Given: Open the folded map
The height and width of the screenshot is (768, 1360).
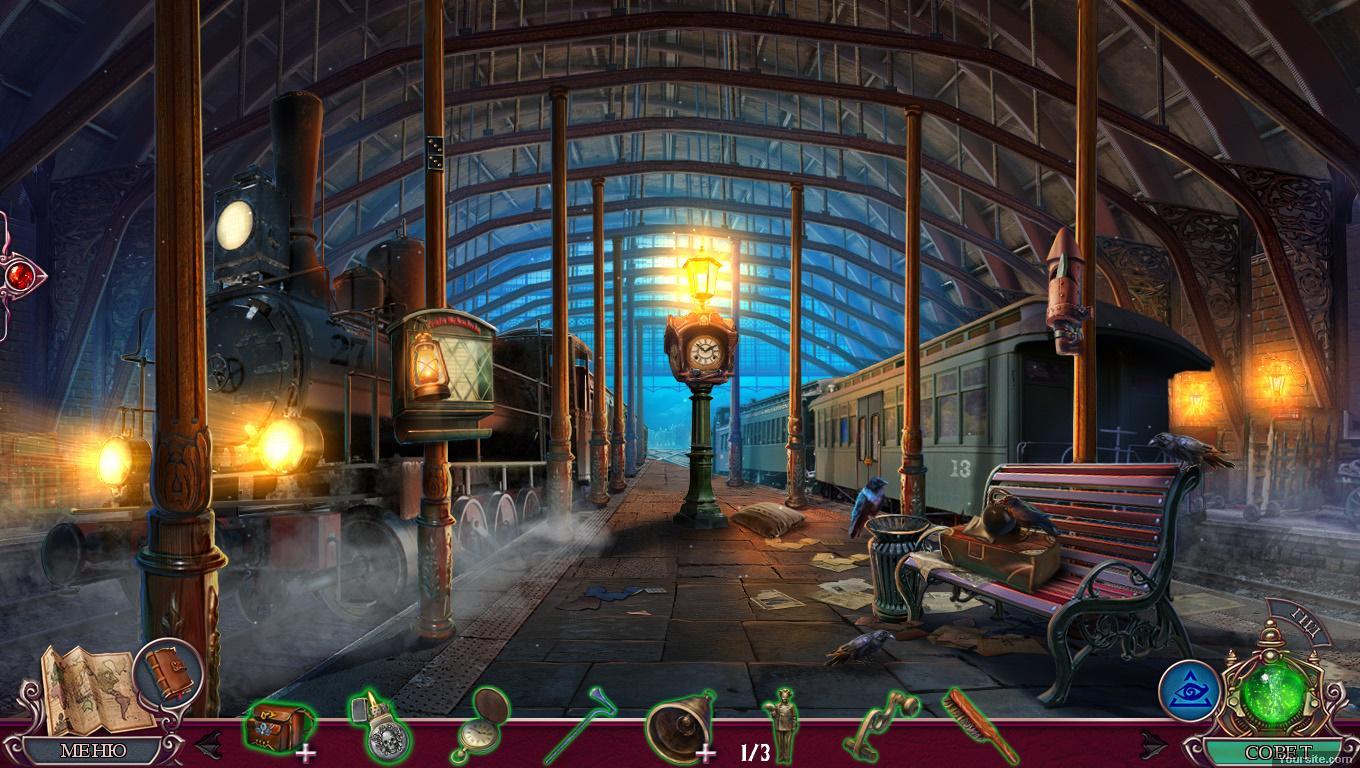Looking at the screenshot, I should [x=90, y=687].
